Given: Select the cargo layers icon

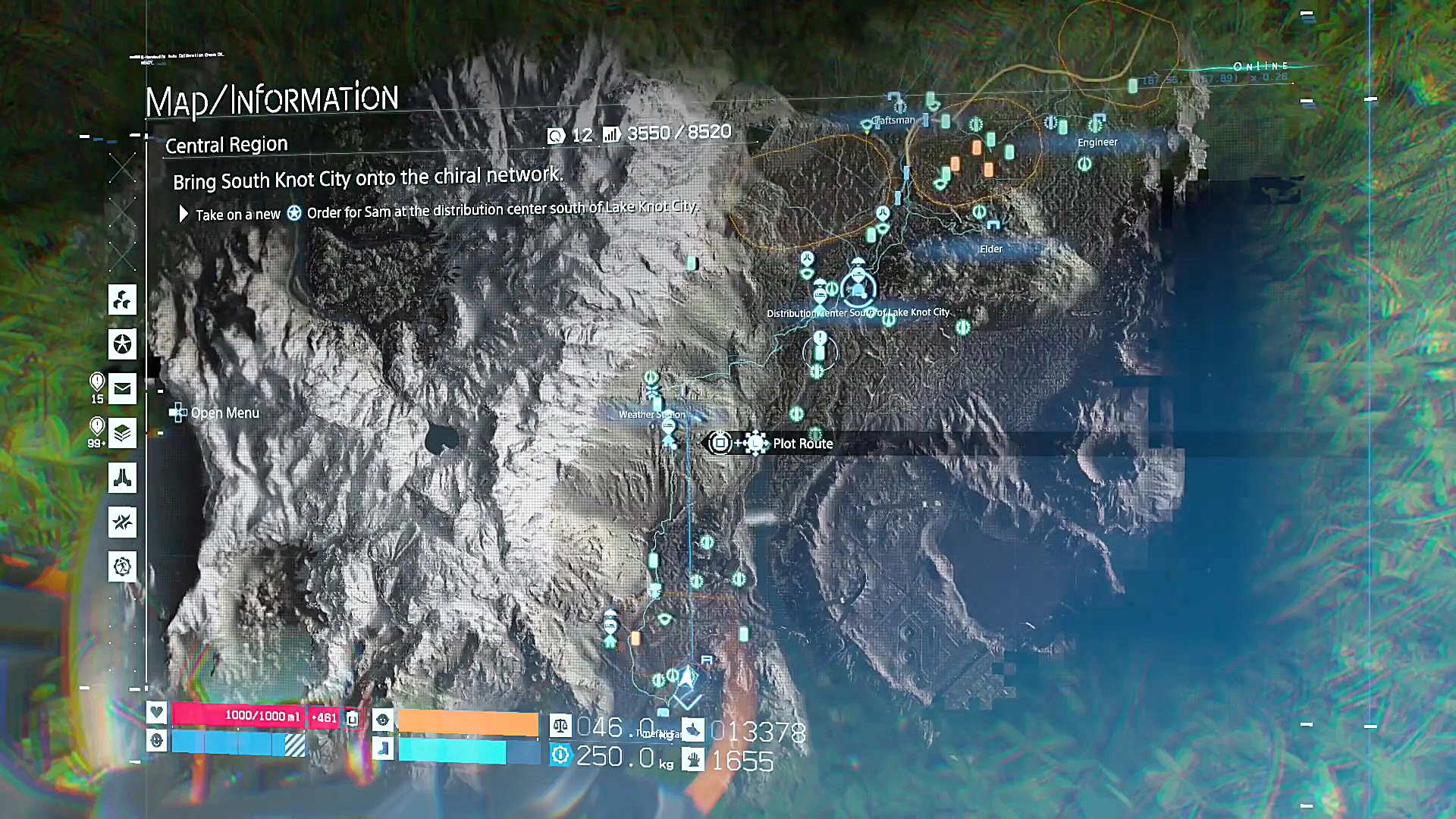Looking at the screenshot, I should click(122, 434).
